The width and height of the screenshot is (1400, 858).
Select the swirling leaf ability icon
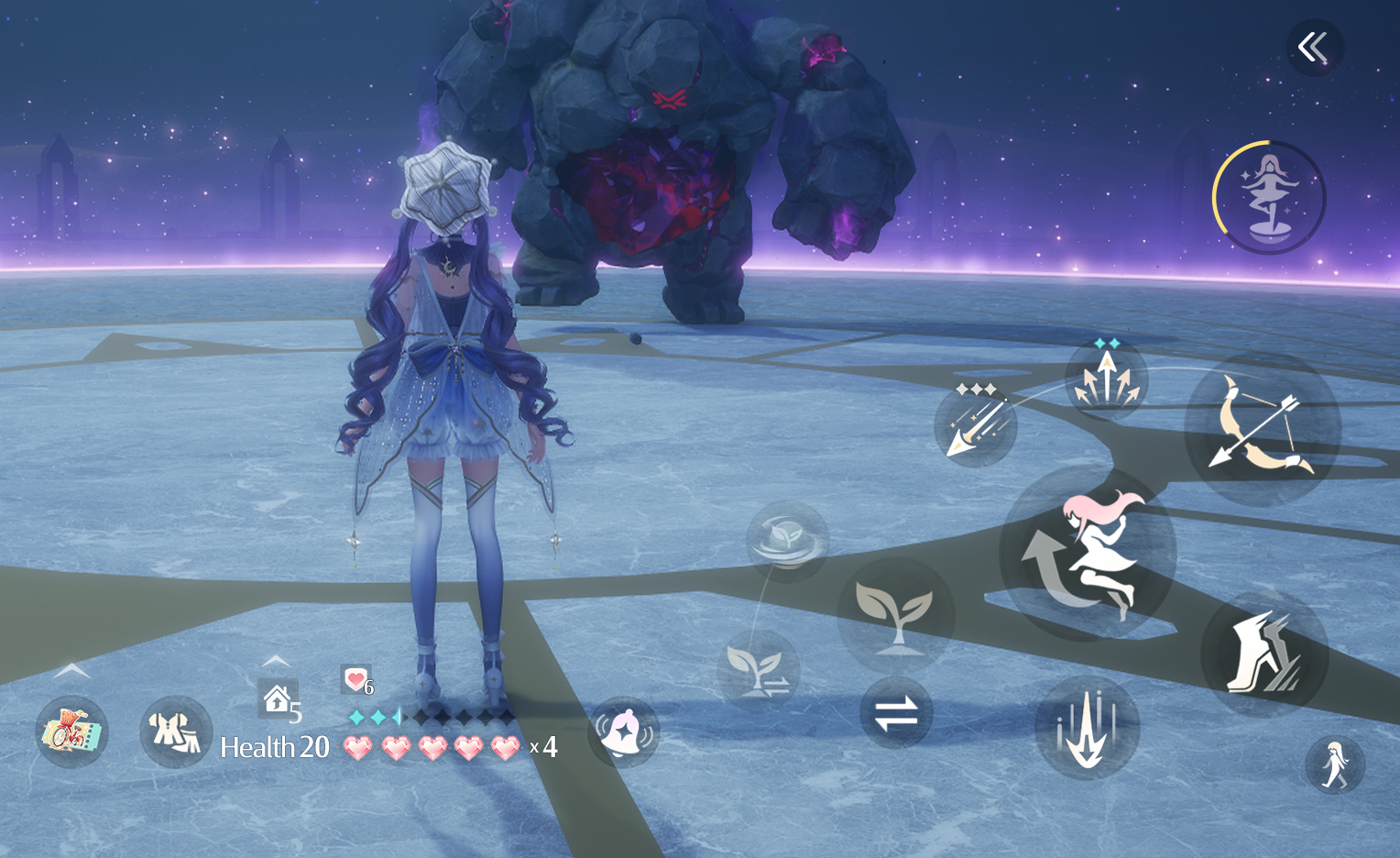tap(787, 541)
